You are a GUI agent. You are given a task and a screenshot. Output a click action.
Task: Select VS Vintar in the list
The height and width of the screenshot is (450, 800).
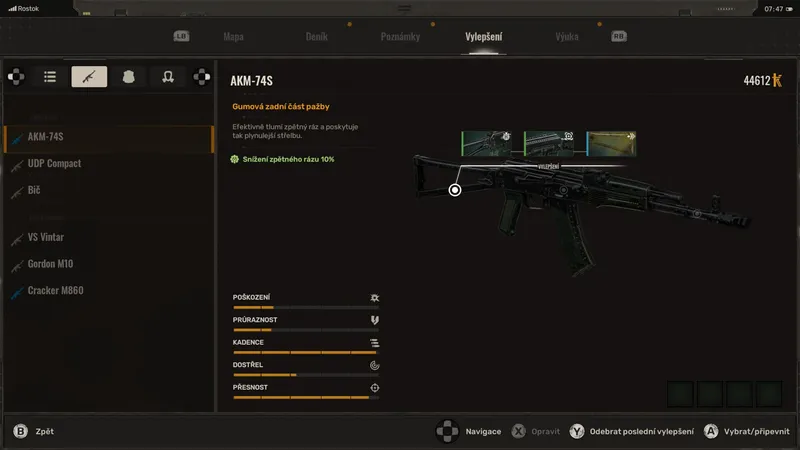[x=46, y=237]
